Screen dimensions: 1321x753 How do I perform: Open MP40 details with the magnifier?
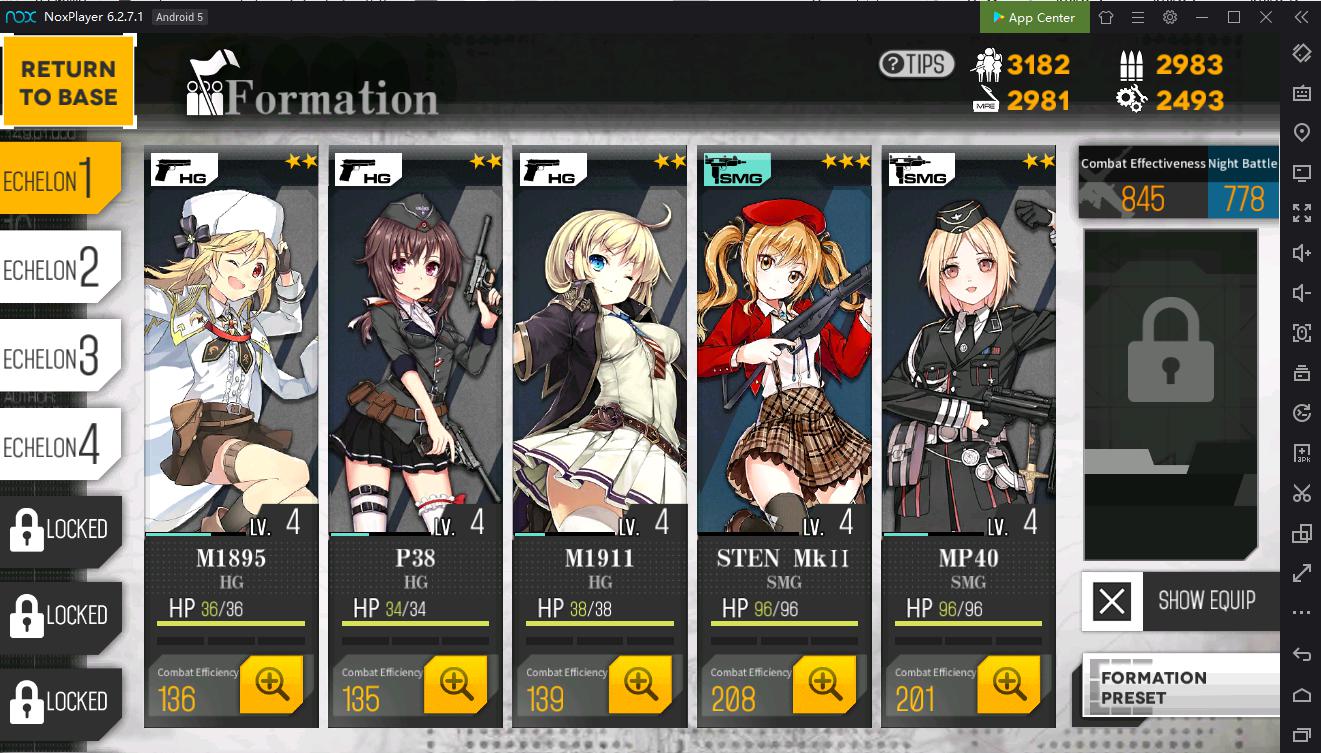click(x=1008, y=684)
